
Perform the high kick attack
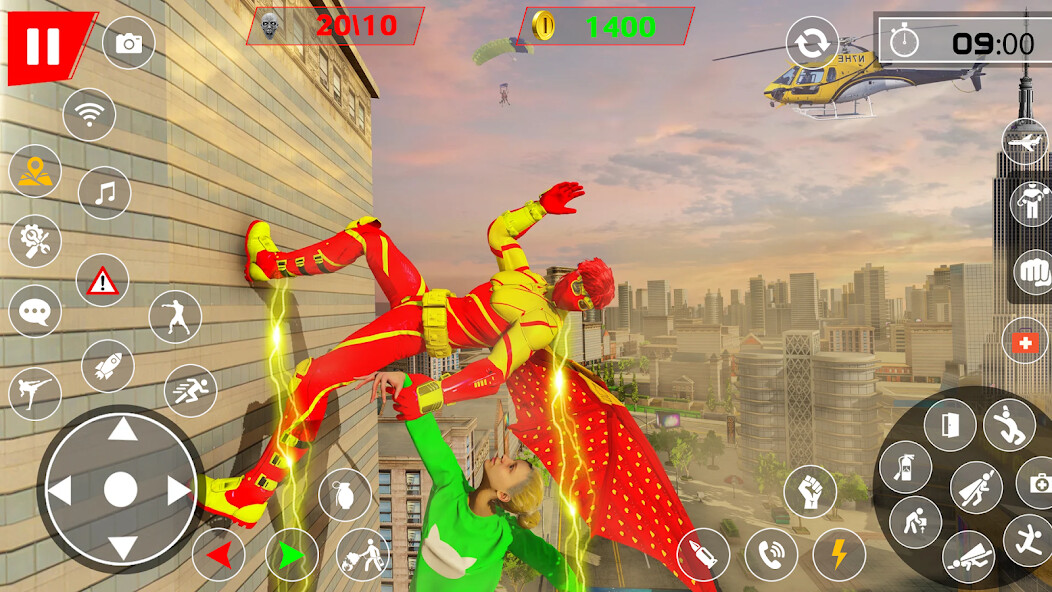(35, 393)
